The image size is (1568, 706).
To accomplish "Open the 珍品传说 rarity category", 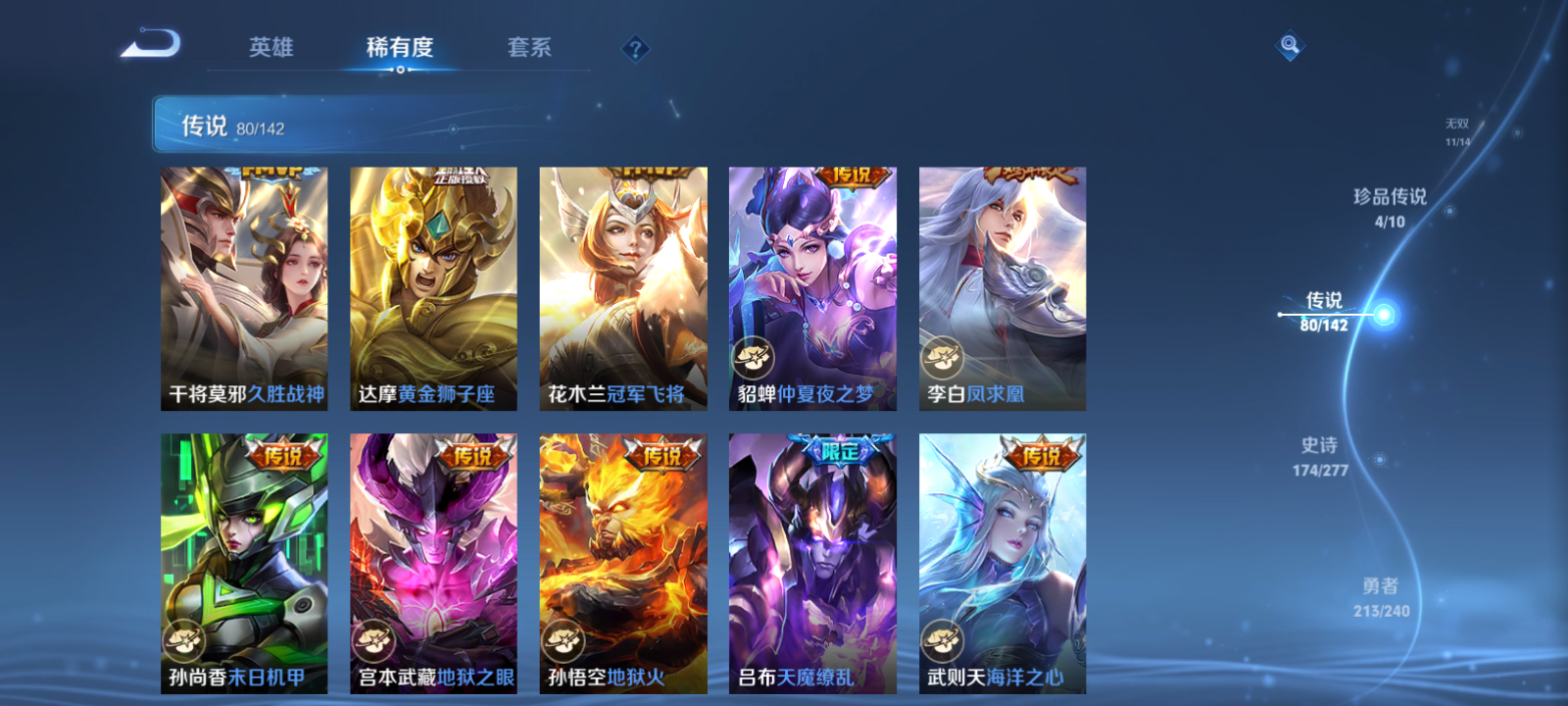I will [1393, 205].
